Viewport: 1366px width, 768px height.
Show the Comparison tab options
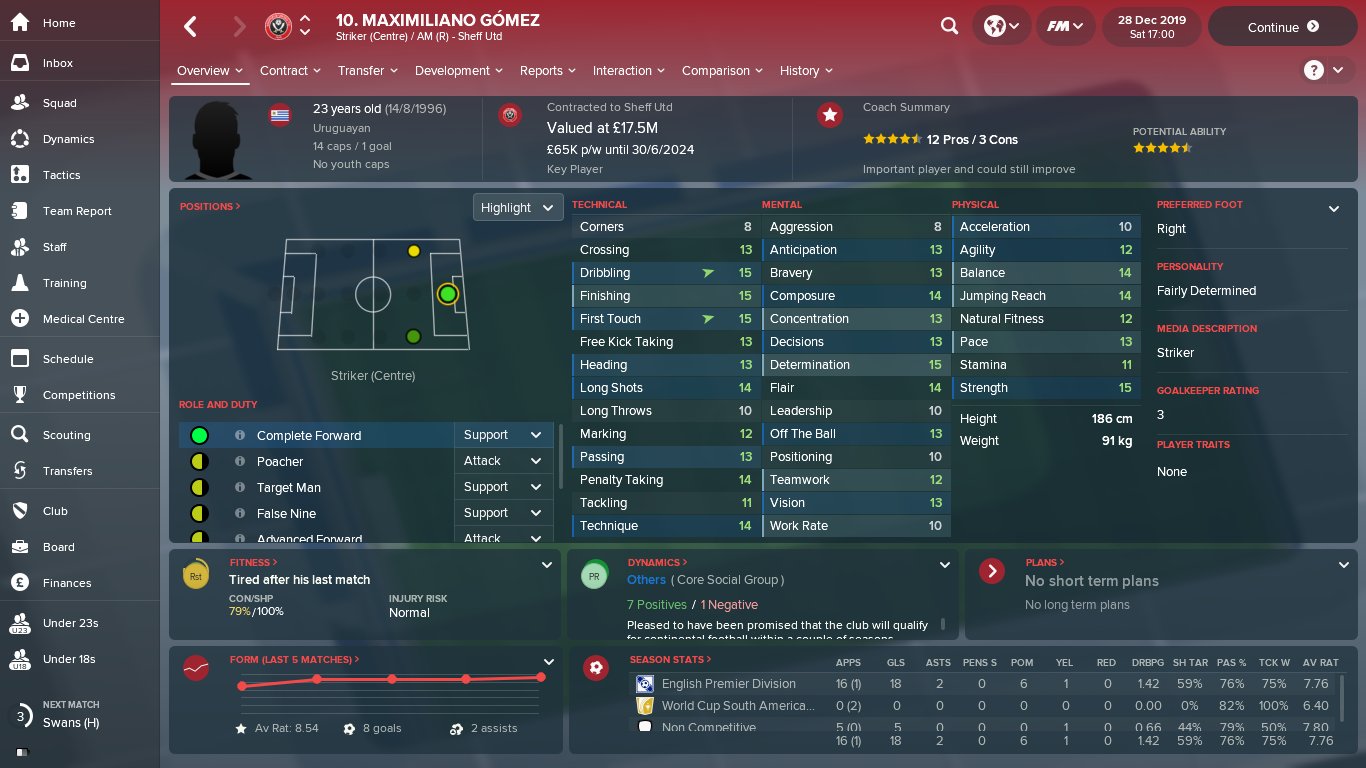(x=721, y=71)
